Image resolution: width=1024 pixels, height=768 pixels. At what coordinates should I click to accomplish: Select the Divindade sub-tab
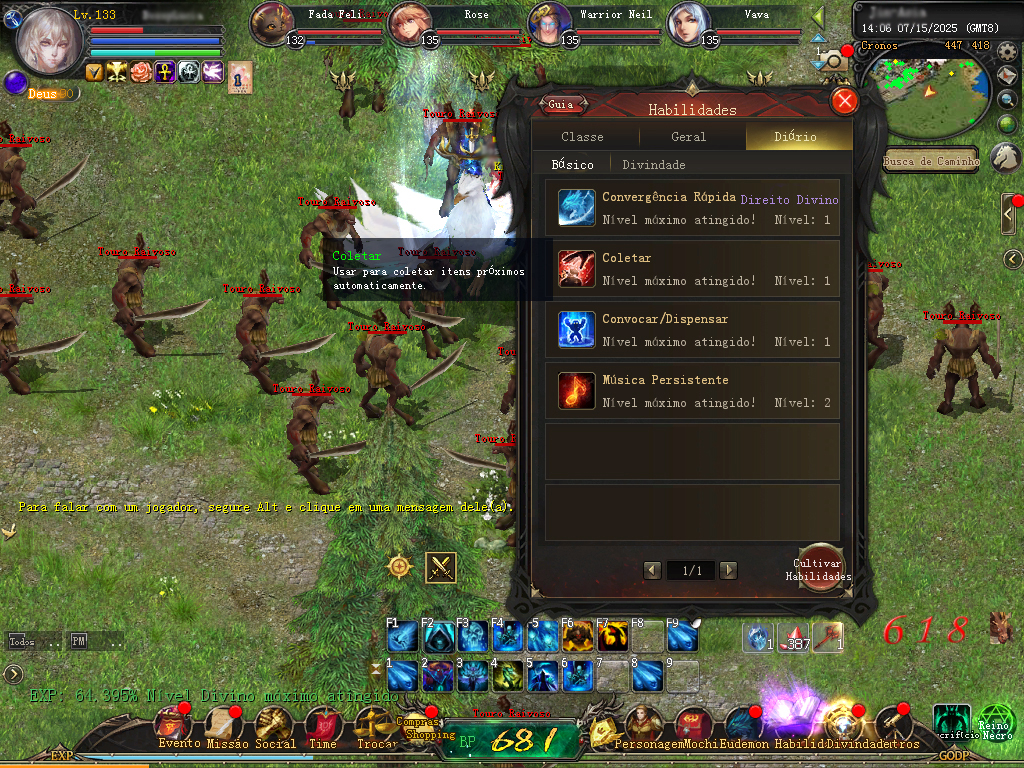654,165
